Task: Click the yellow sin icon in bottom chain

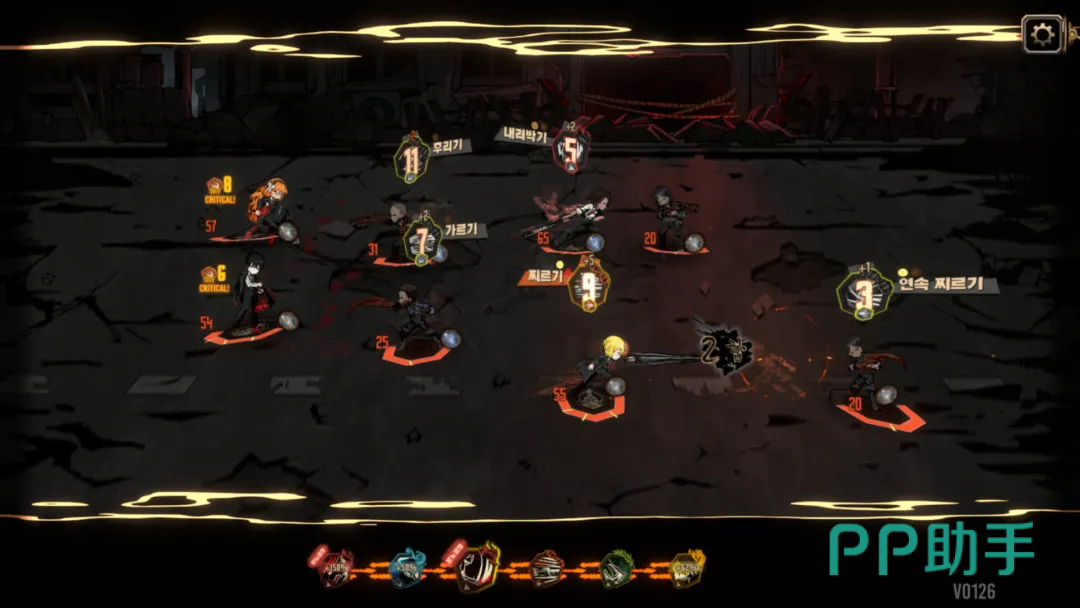Action: (x=688, y=568)
